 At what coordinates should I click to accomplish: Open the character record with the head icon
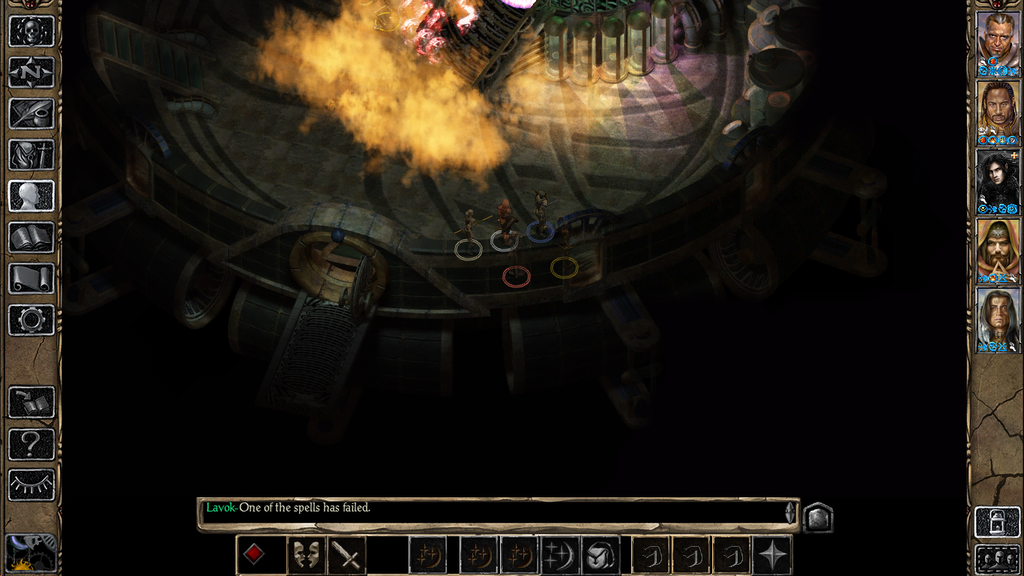click(31, 195)
